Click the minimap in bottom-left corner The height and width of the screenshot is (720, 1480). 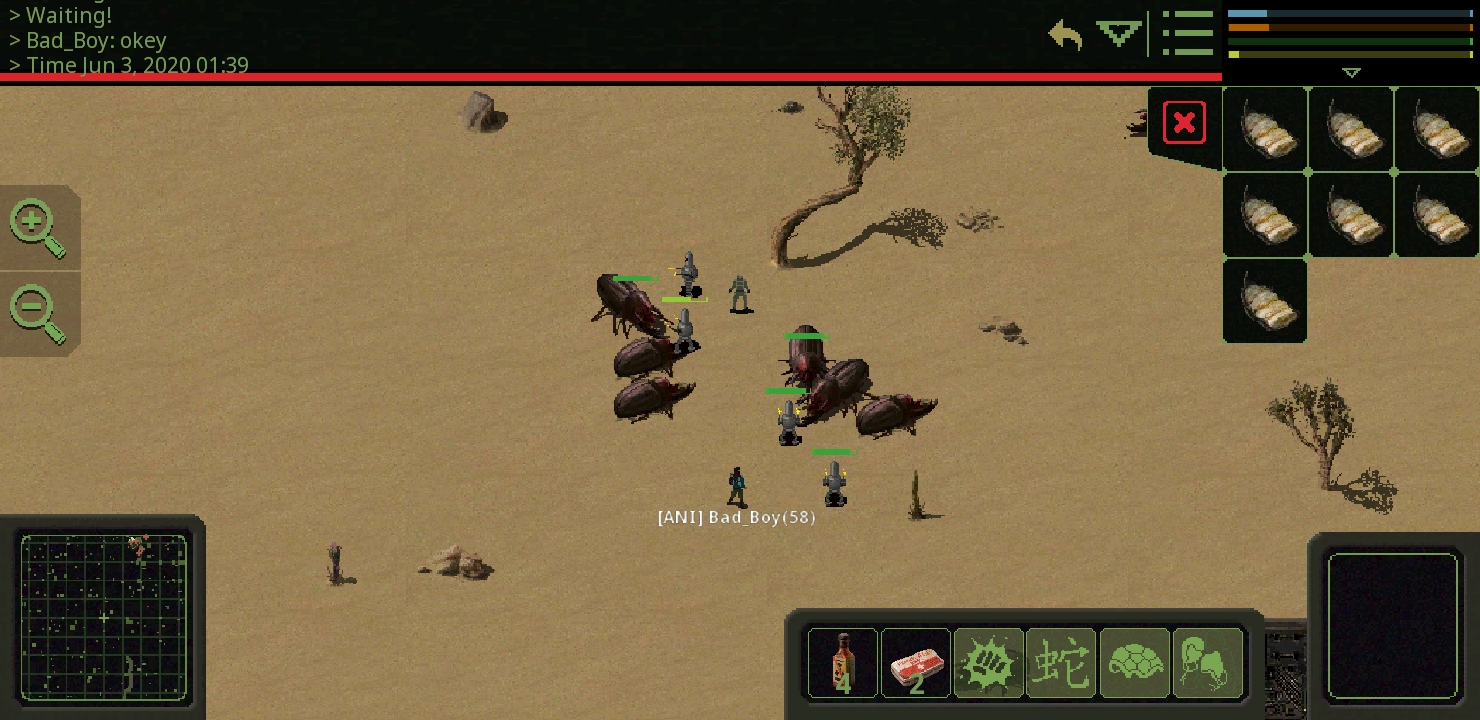point(104,618)
